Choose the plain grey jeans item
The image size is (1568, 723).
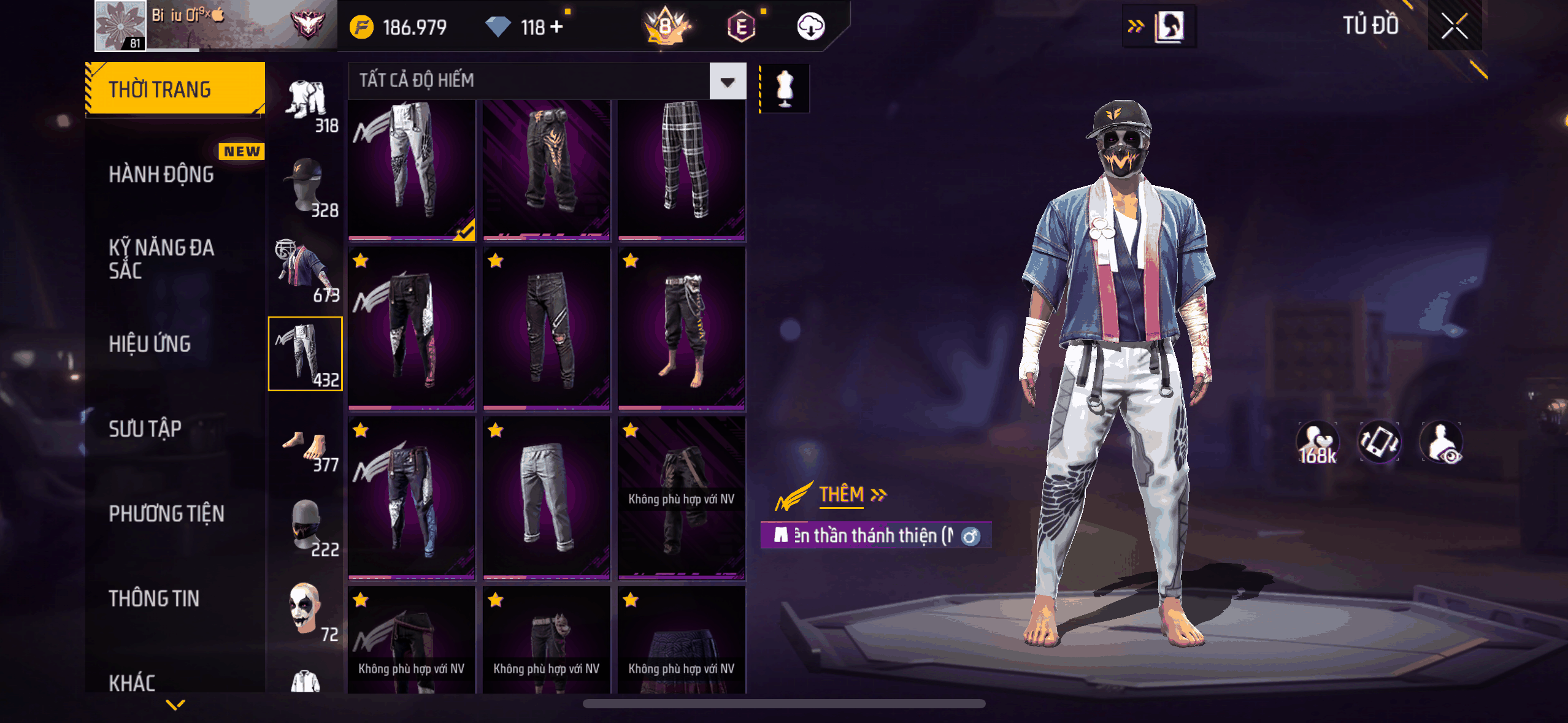point(546,497)
